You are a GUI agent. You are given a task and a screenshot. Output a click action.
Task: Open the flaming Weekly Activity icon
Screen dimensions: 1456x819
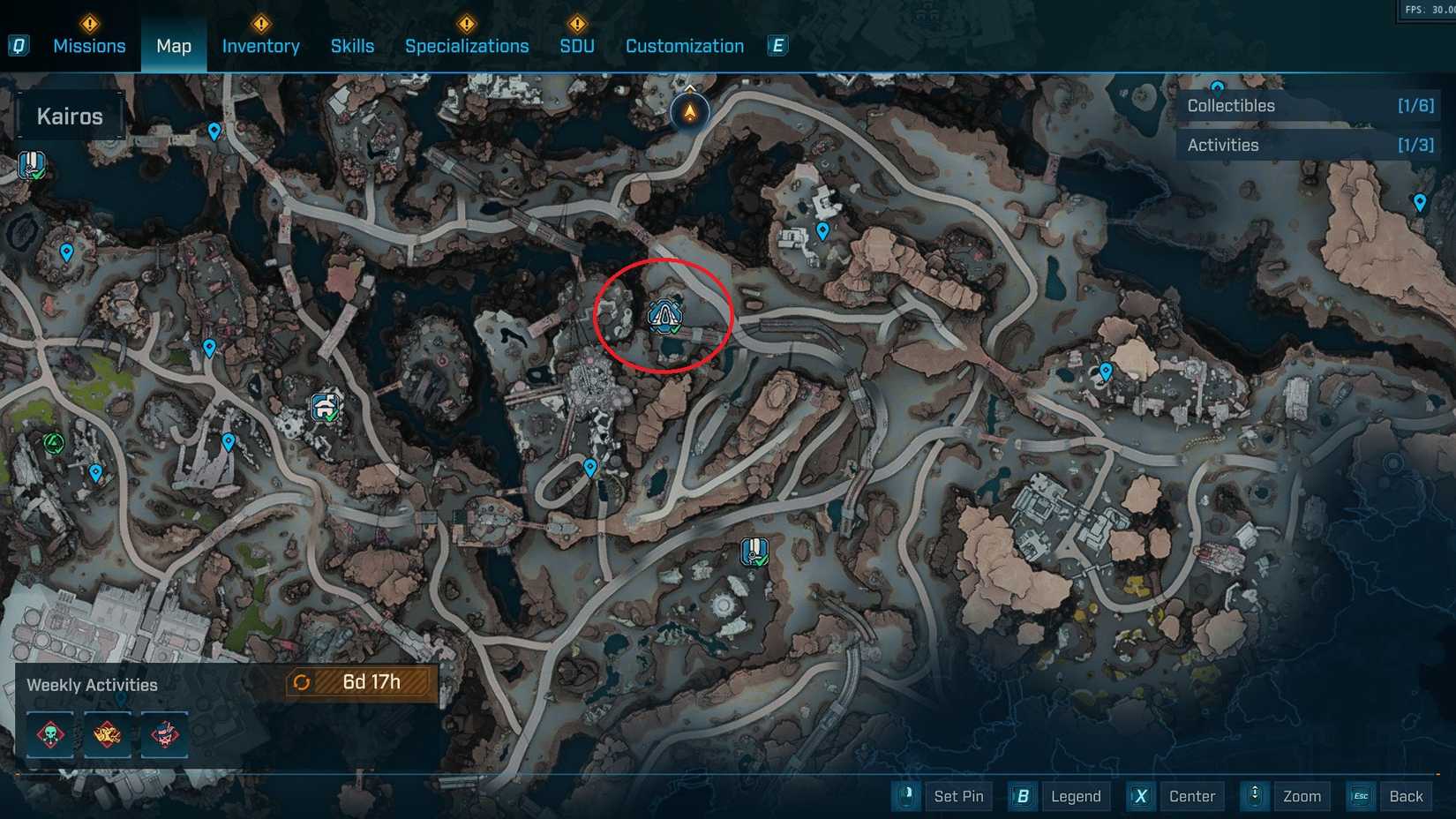tap(107, 733)
